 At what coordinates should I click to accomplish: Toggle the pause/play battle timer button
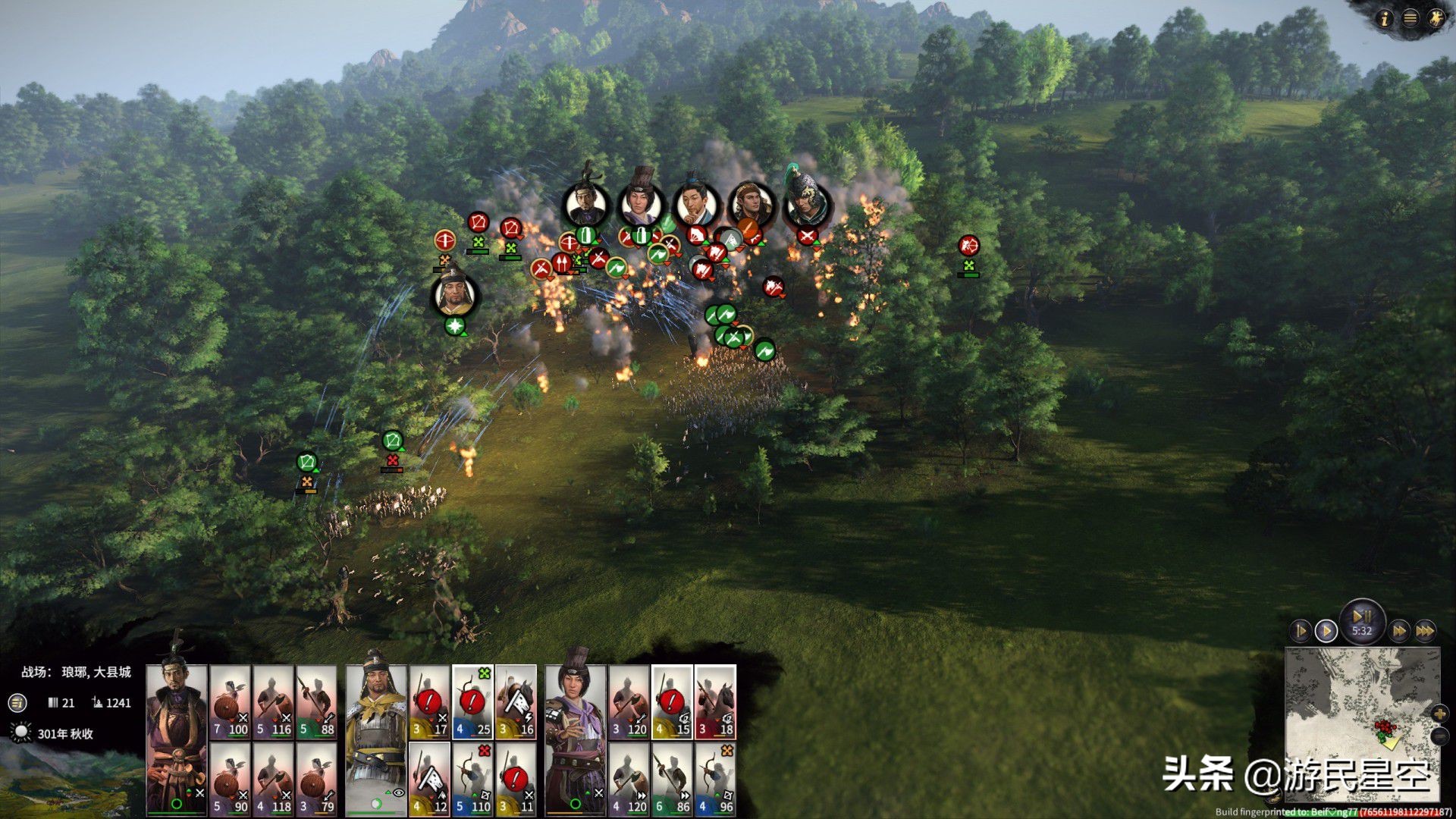(1362, 620)
